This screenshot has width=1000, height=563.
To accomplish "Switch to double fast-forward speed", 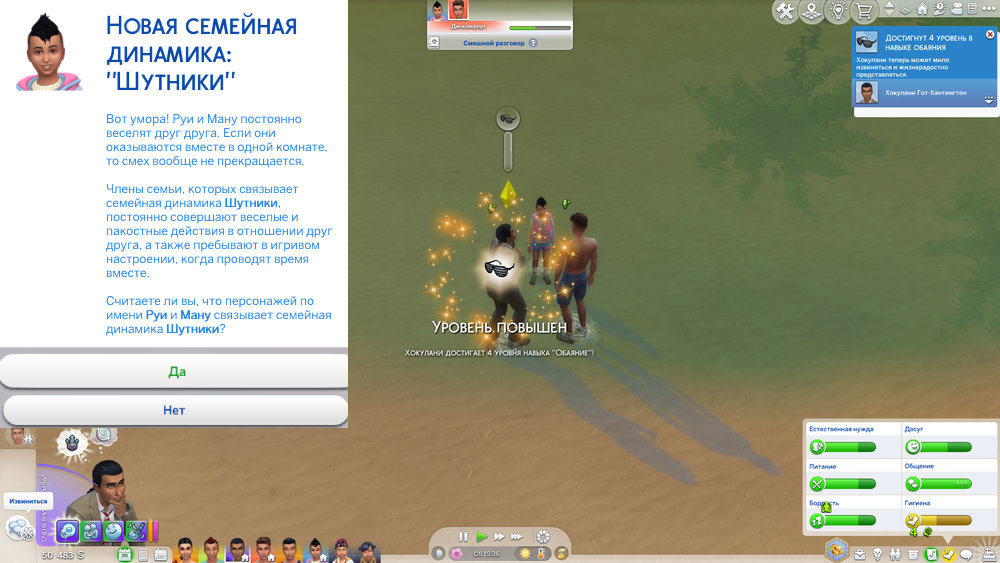I will click(x=499, y=537).
